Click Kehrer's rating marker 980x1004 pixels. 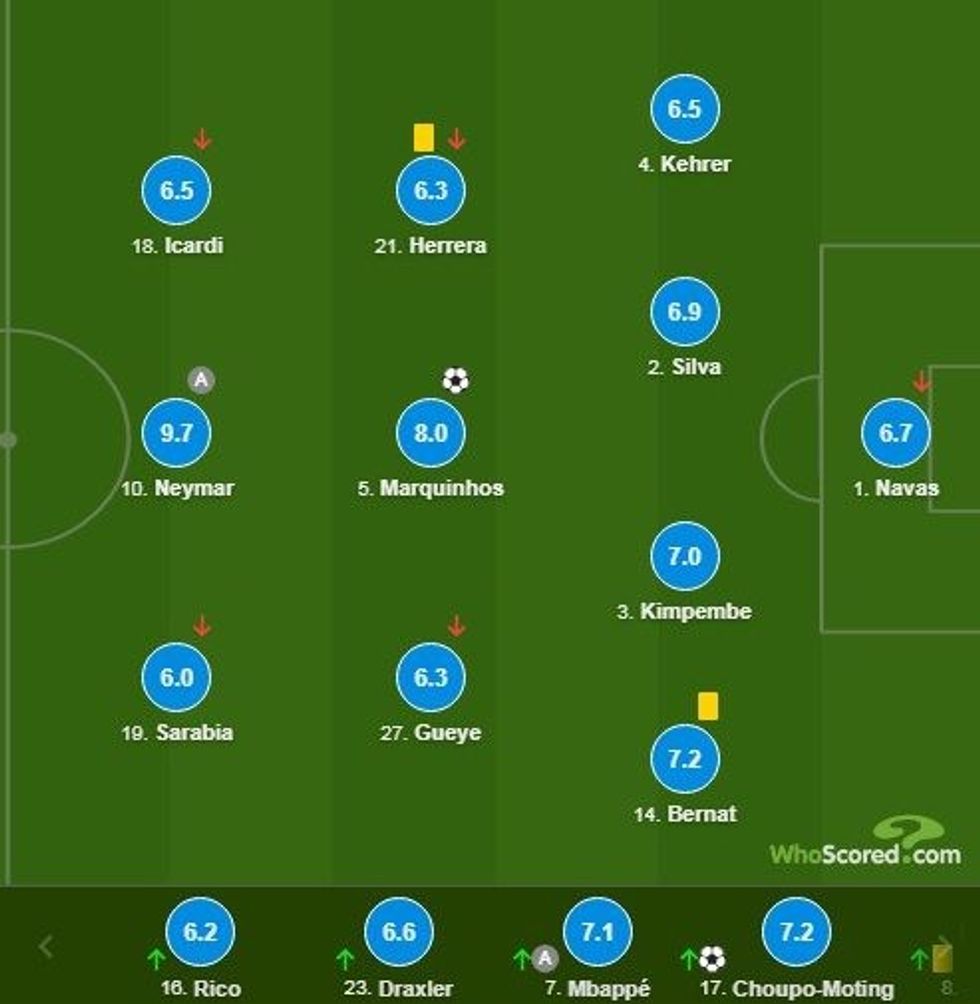tap(684, 109)
